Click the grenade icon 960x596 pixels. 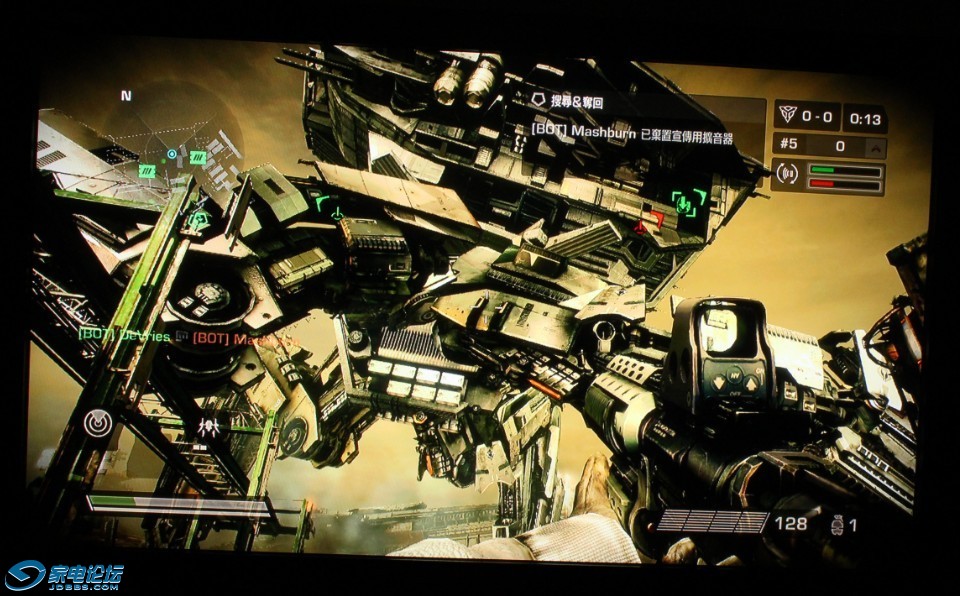click(837, 524)
